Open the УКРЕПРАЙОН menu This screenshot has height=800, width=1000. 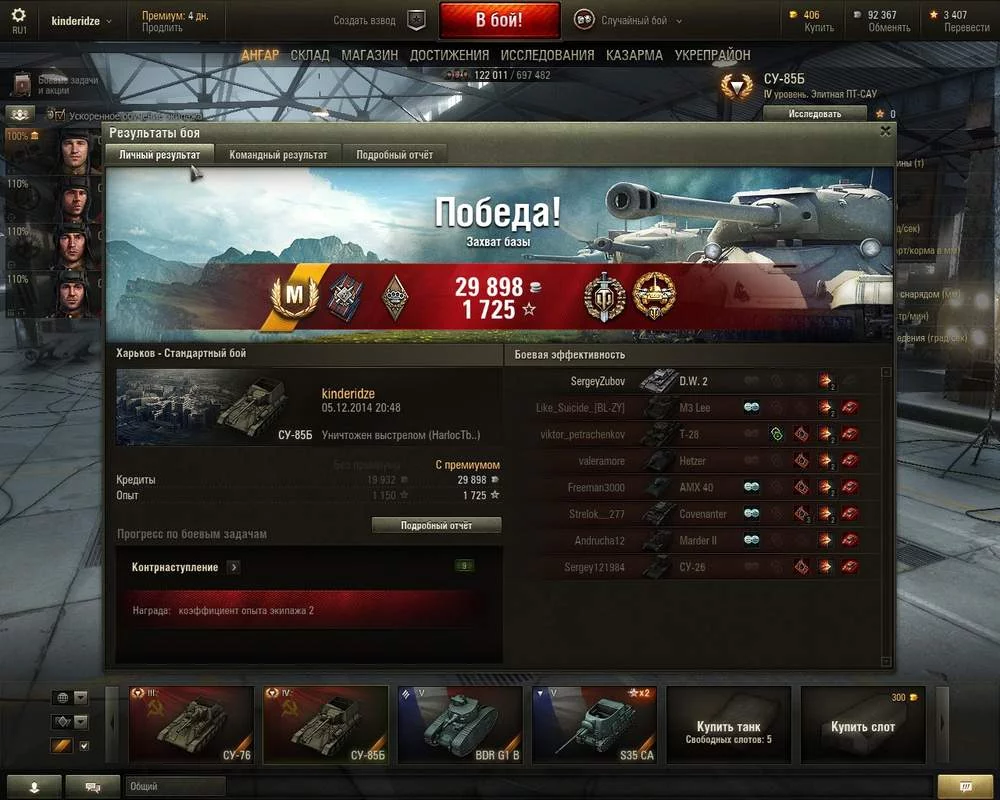coord(712,55)
